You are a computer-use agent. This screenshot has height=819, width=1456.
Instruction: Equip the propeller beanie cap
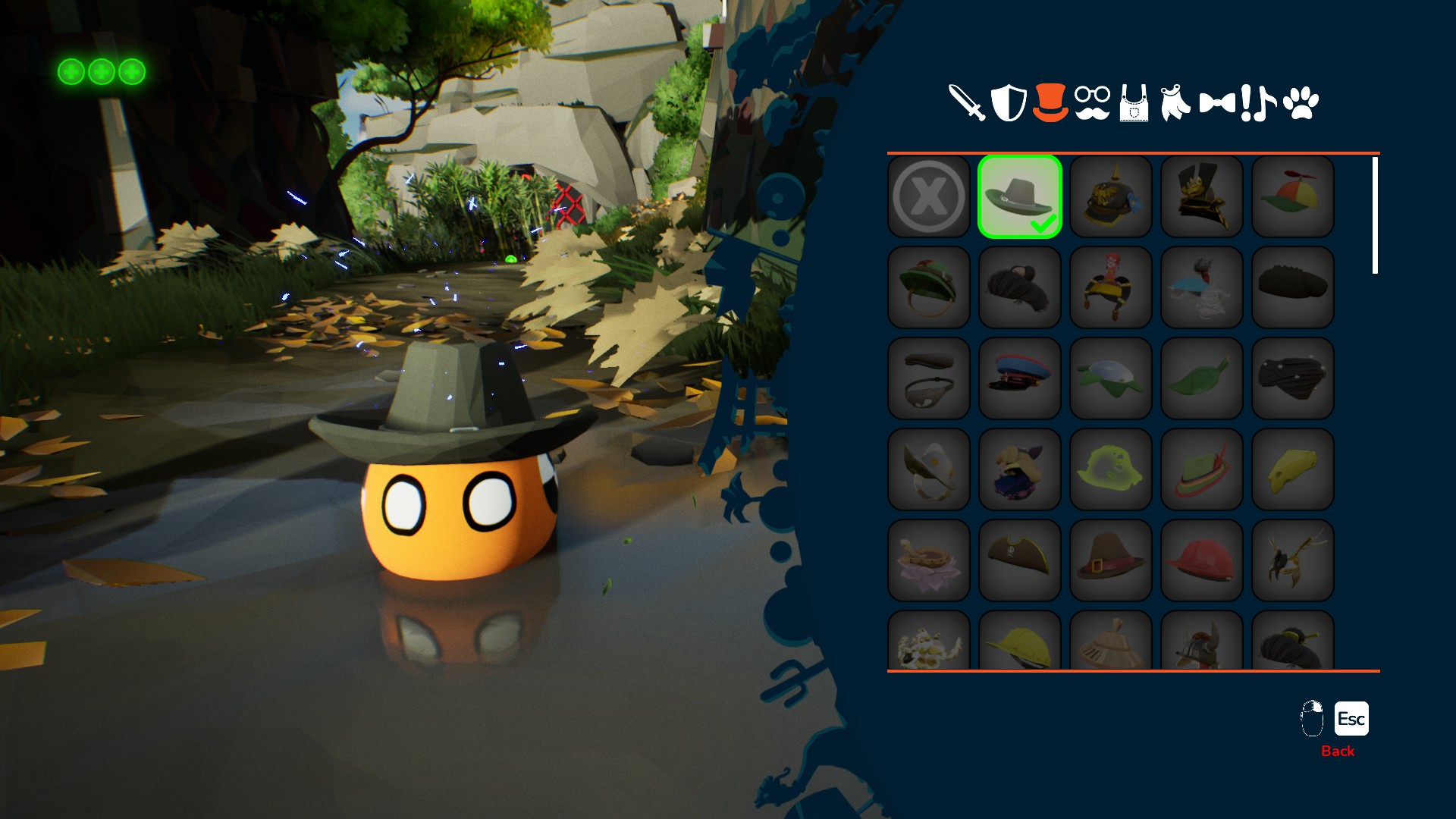1293,197
